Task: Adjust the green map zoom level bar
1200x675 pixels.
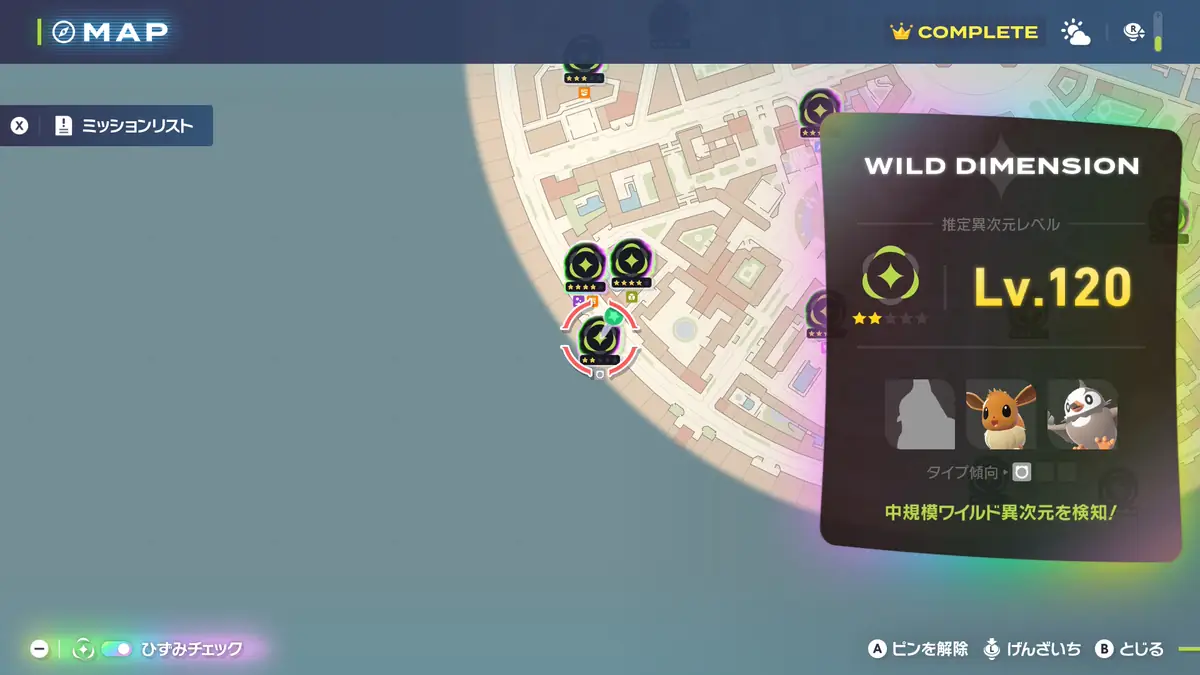Action: pos(1158,31)
